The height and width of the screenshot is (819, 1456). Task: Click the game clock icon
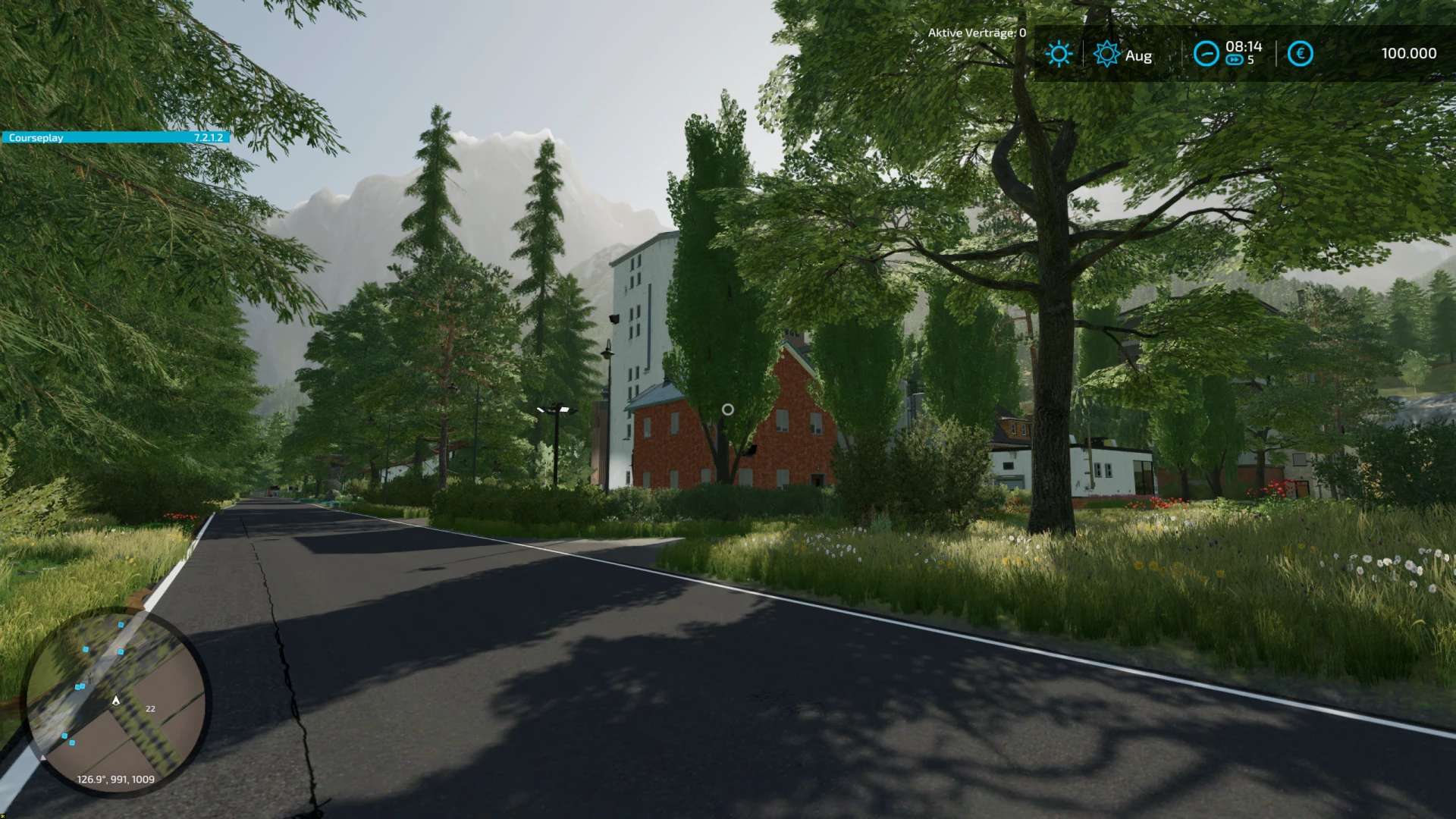coord(1206,54)
